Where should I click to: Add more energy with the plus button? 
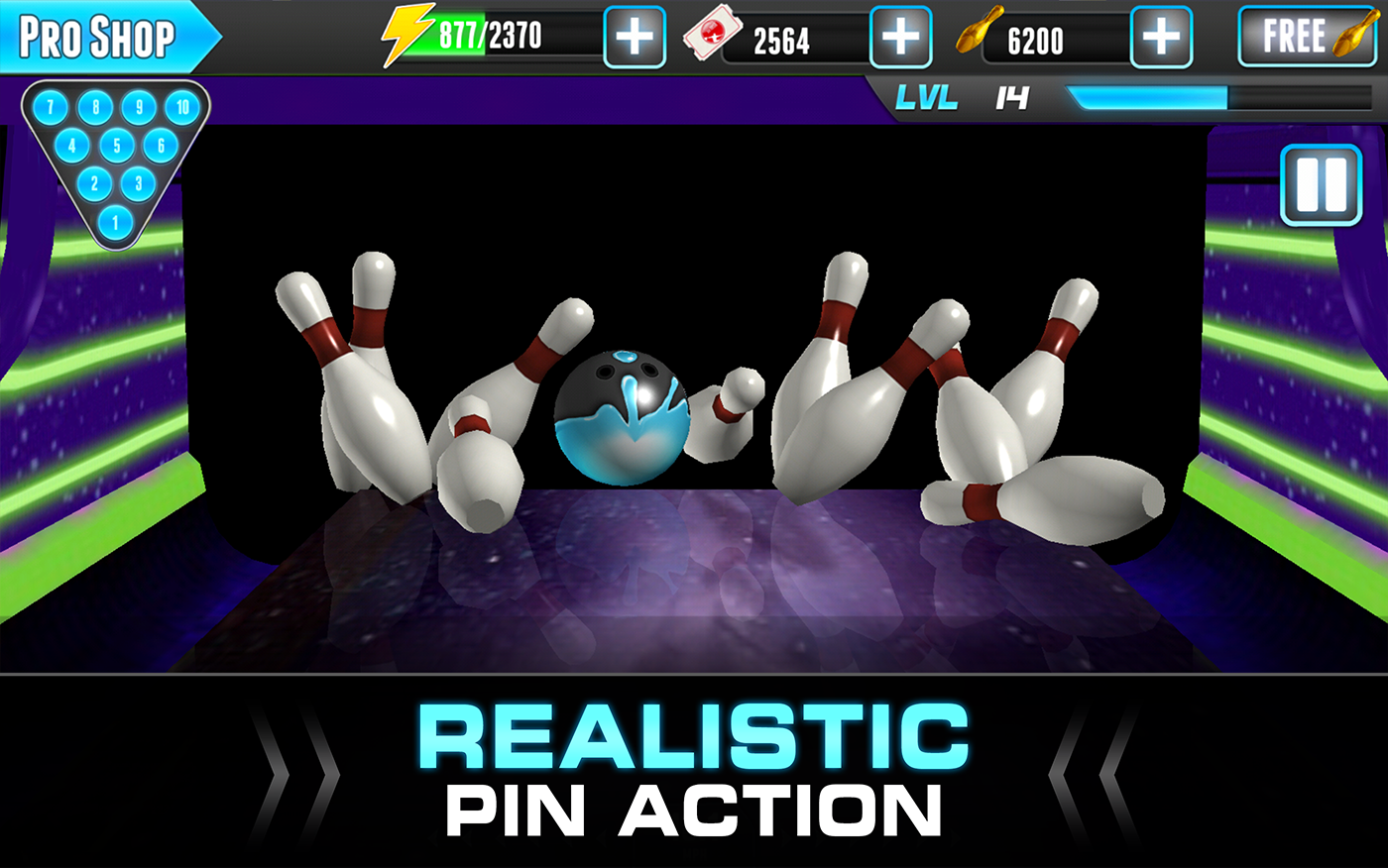634,37
